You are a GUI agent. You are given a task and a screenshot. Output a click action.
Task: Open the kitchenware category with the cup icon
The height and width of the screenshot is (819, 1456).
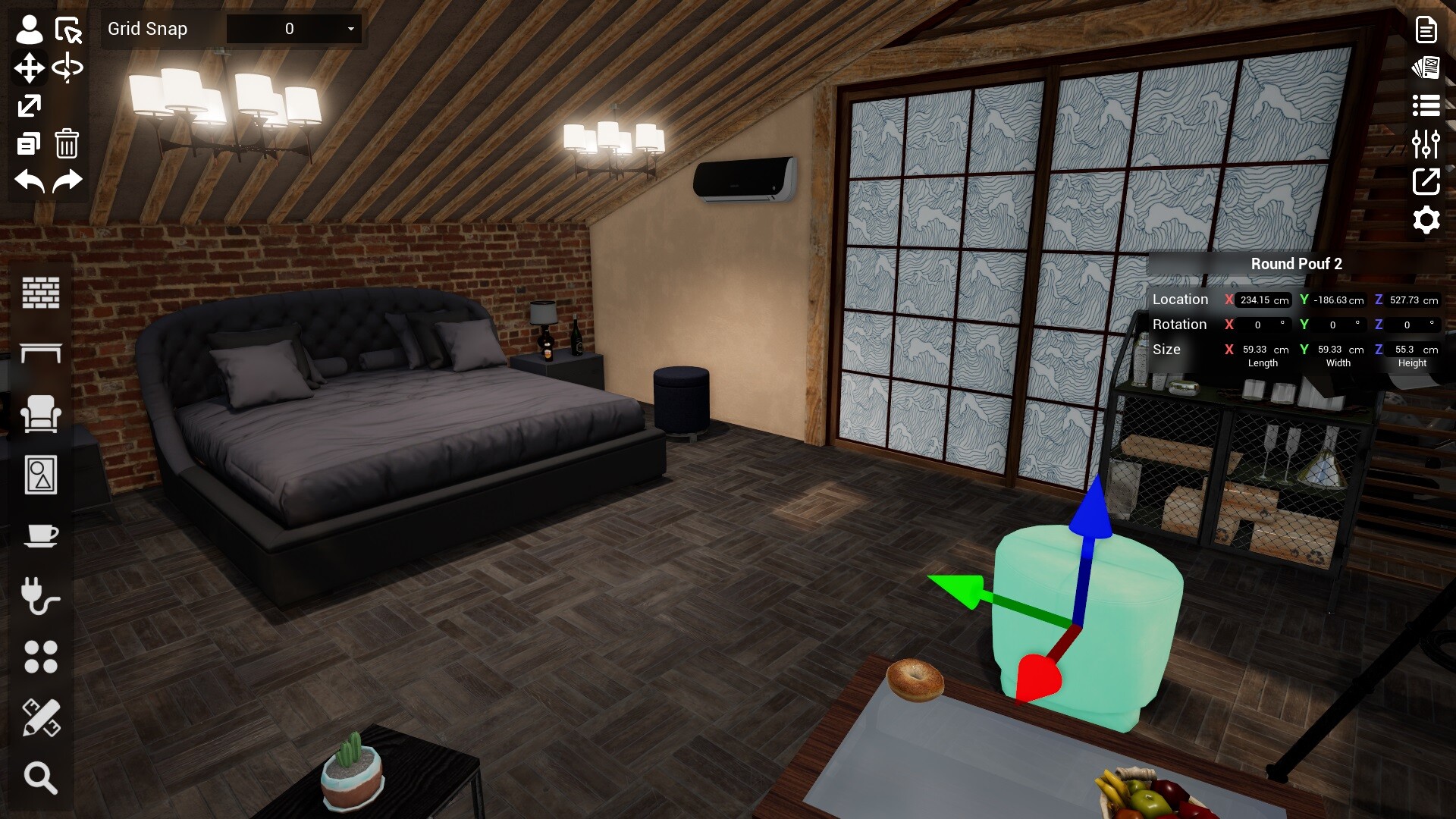[x=41, y=535]
